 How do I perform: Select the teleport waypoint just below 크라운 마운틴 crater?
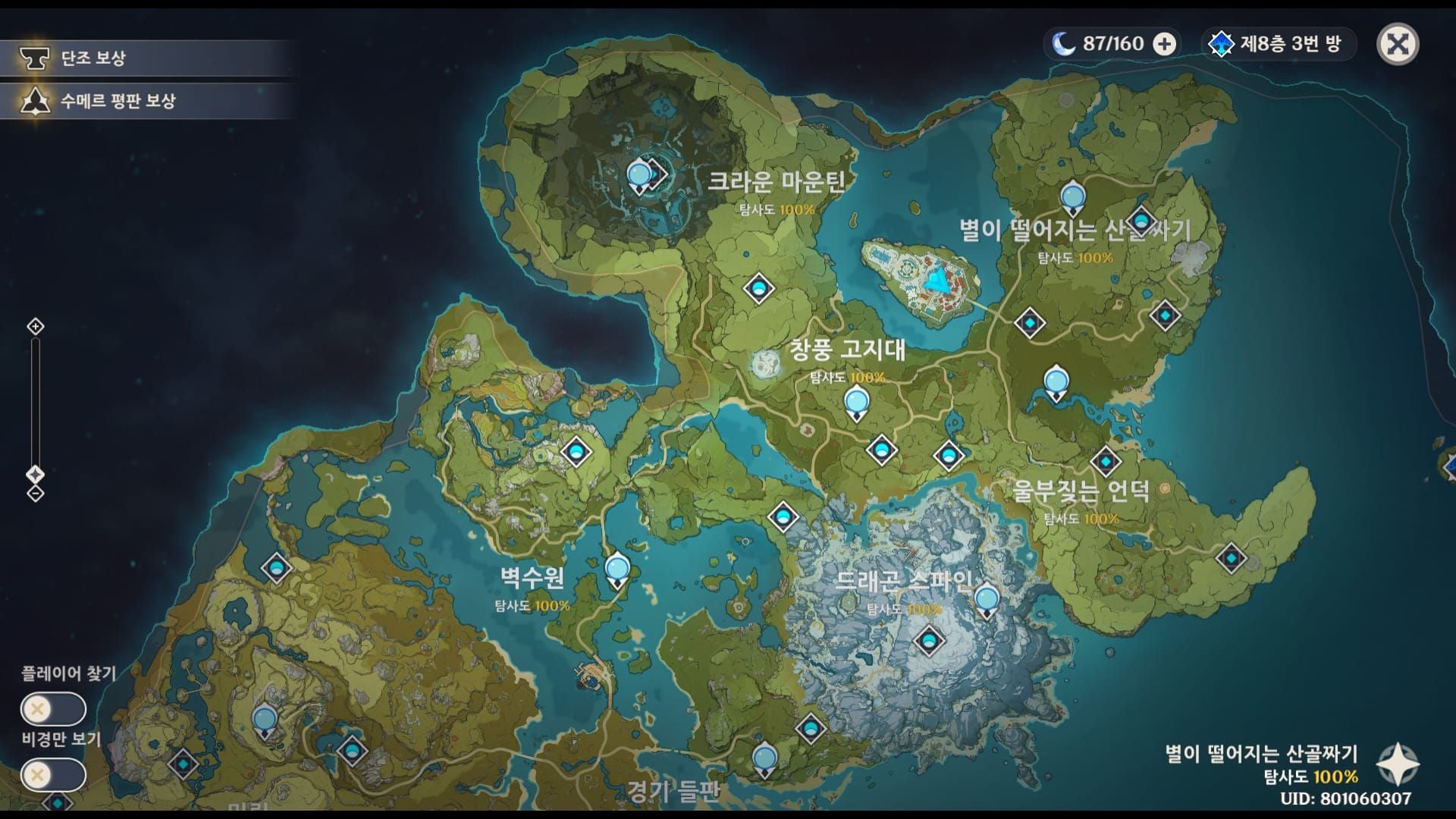pos(758,288)
